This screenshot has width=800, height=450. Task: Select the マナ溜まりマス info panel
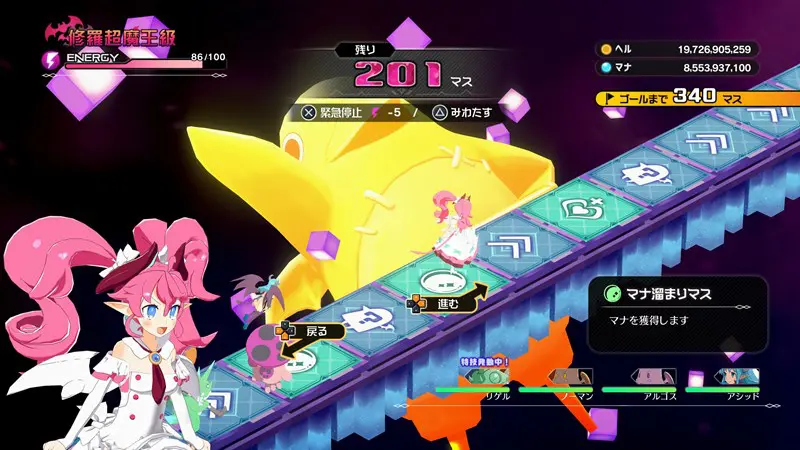coord(677,313)
